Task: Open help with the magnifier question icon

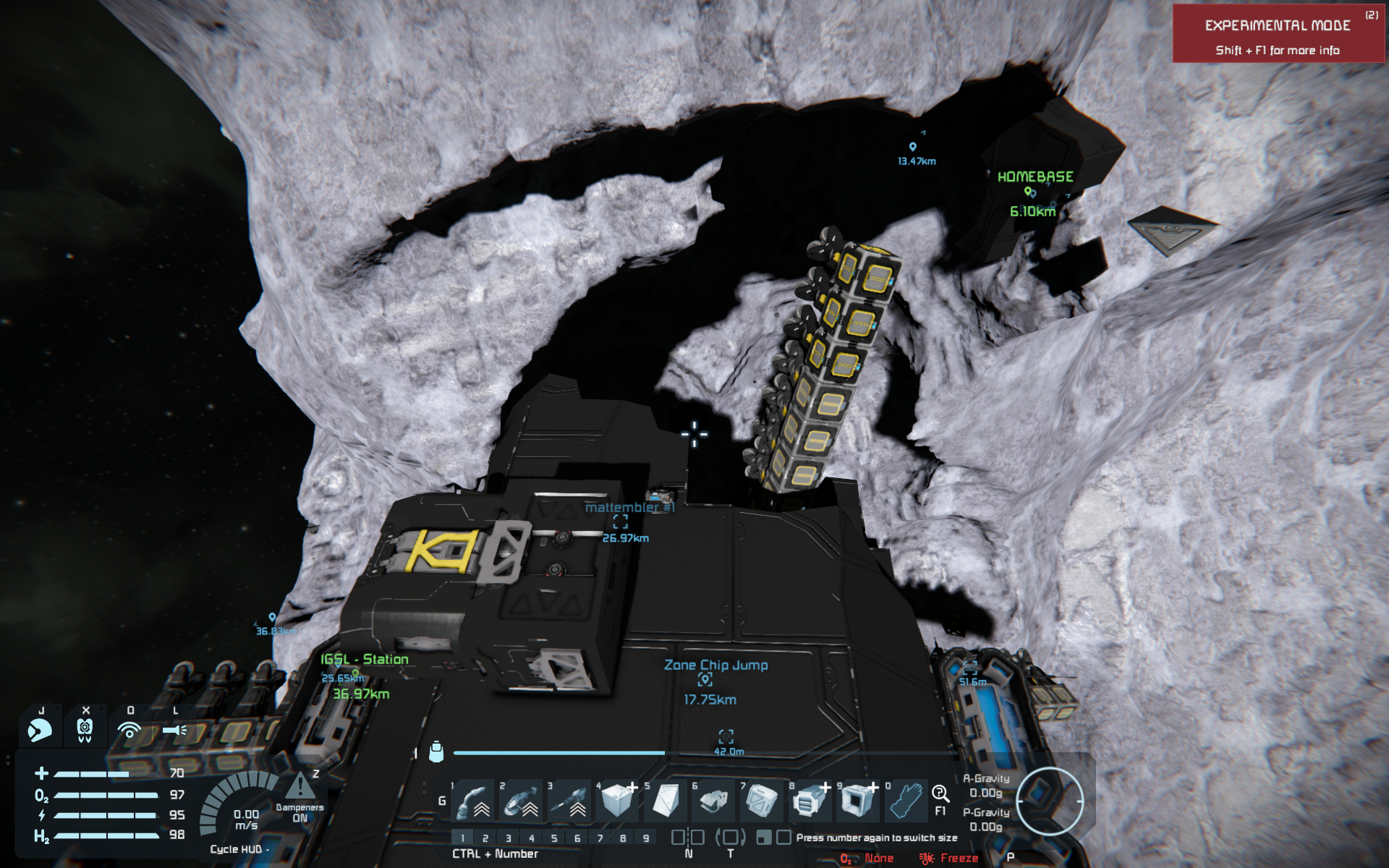Action: [940, 794]
